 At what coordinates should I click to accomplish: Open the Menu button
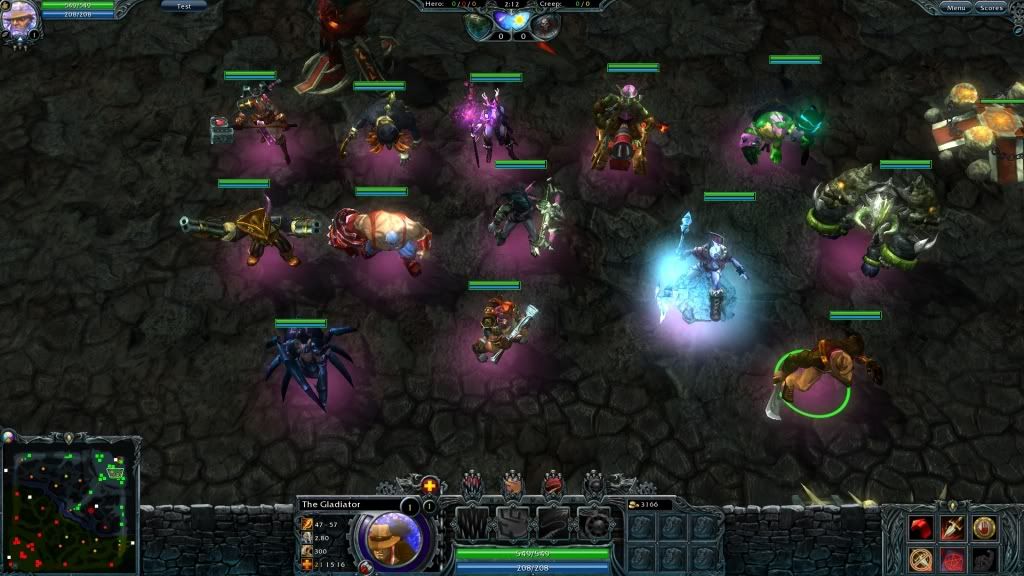957,7
